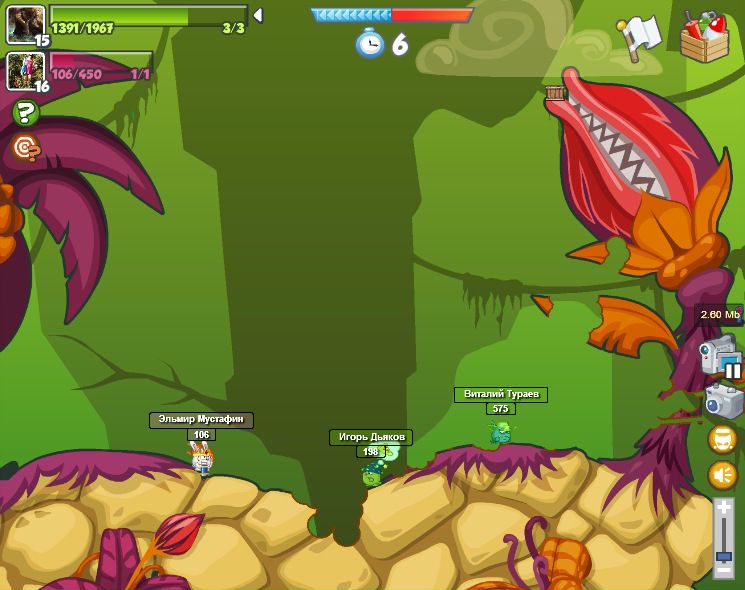
Task: Collapse team bars with the white arrow
Action: pos(258,15)
